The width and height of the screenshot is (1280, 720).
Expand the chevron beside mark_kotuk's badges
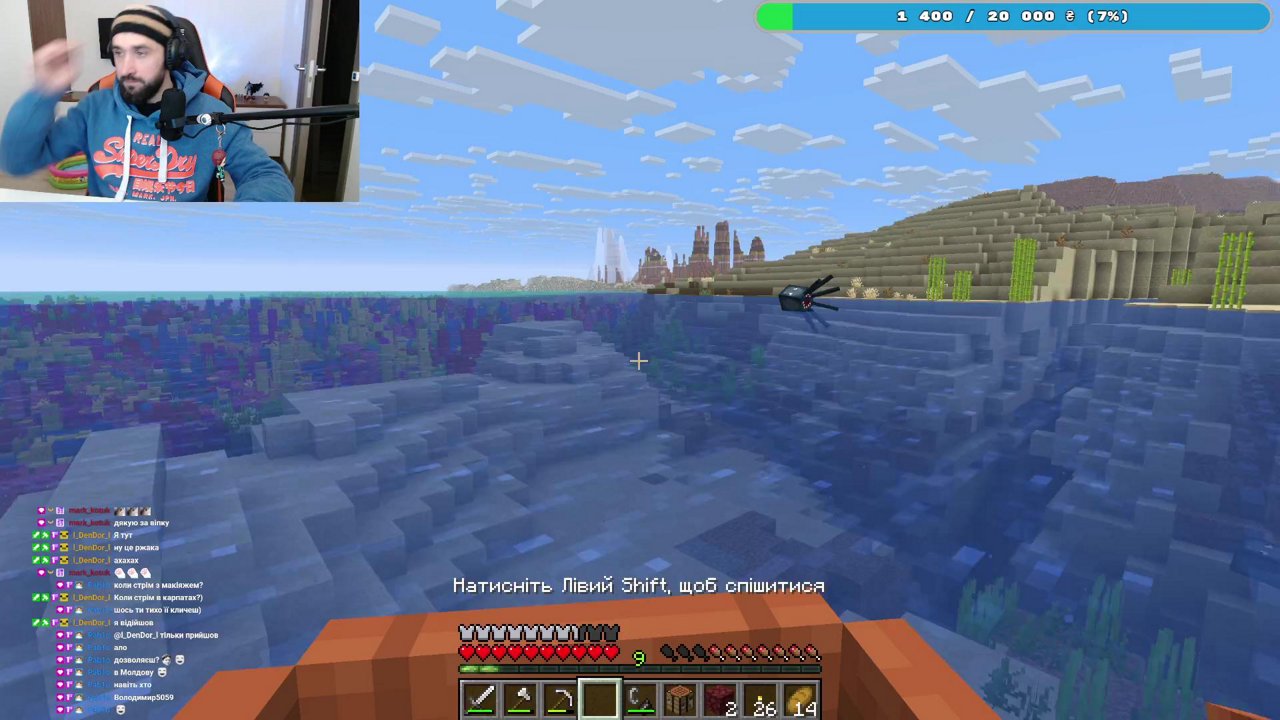point(49,510)
